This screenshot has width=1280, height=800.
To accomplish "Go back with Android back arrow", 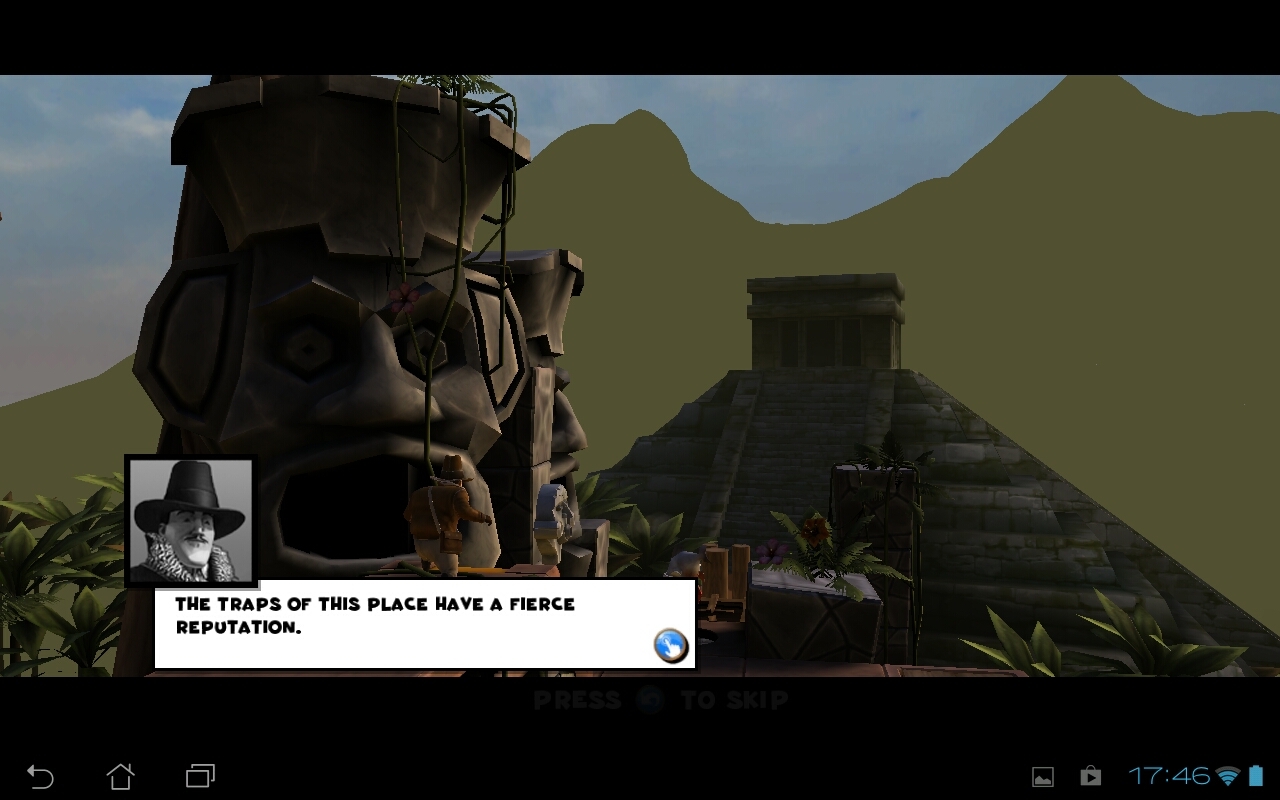I will [x=40, y=776].
